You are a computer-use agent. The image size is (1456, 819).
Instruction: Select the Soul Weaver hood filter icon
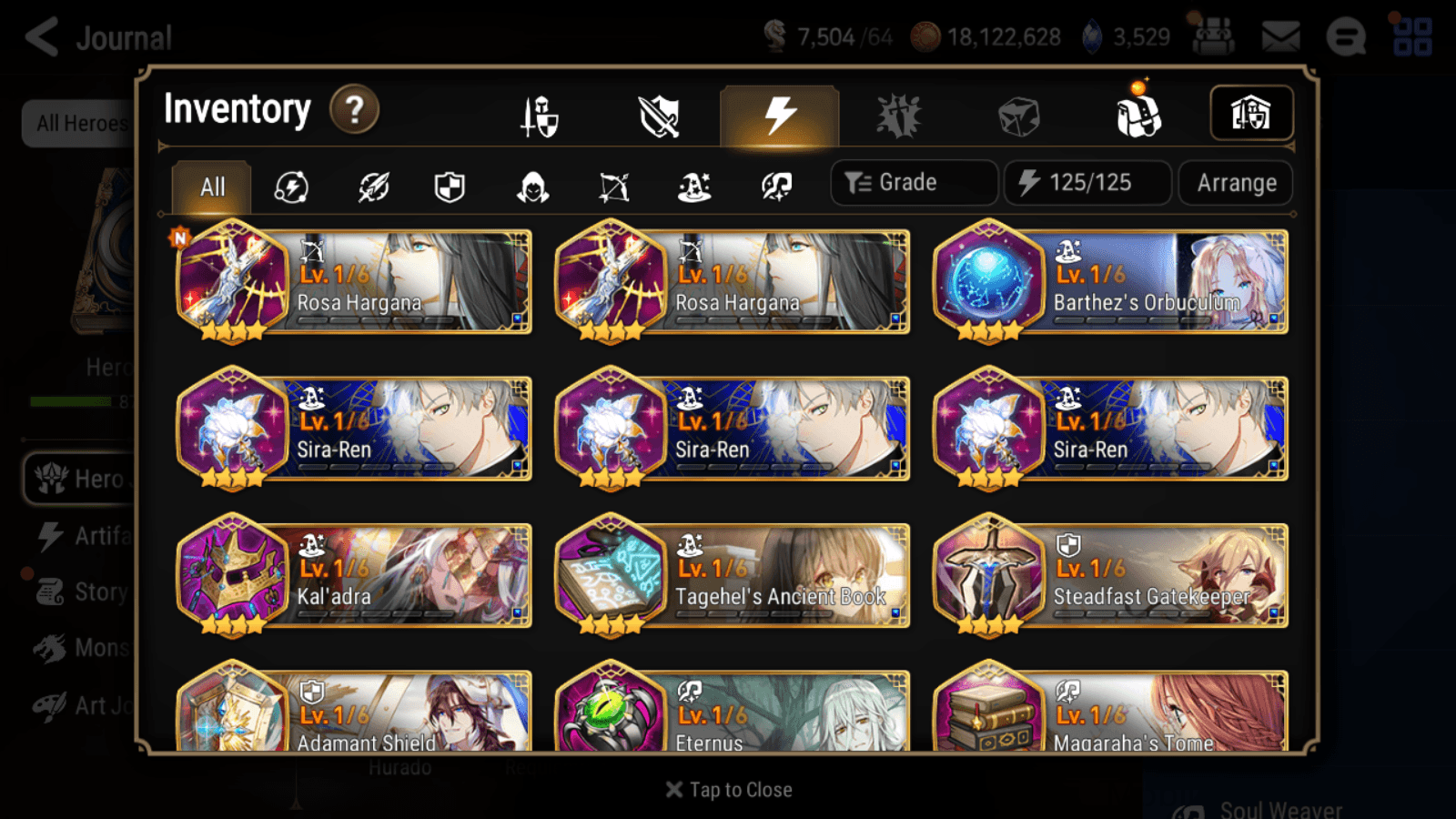(532, 187)
